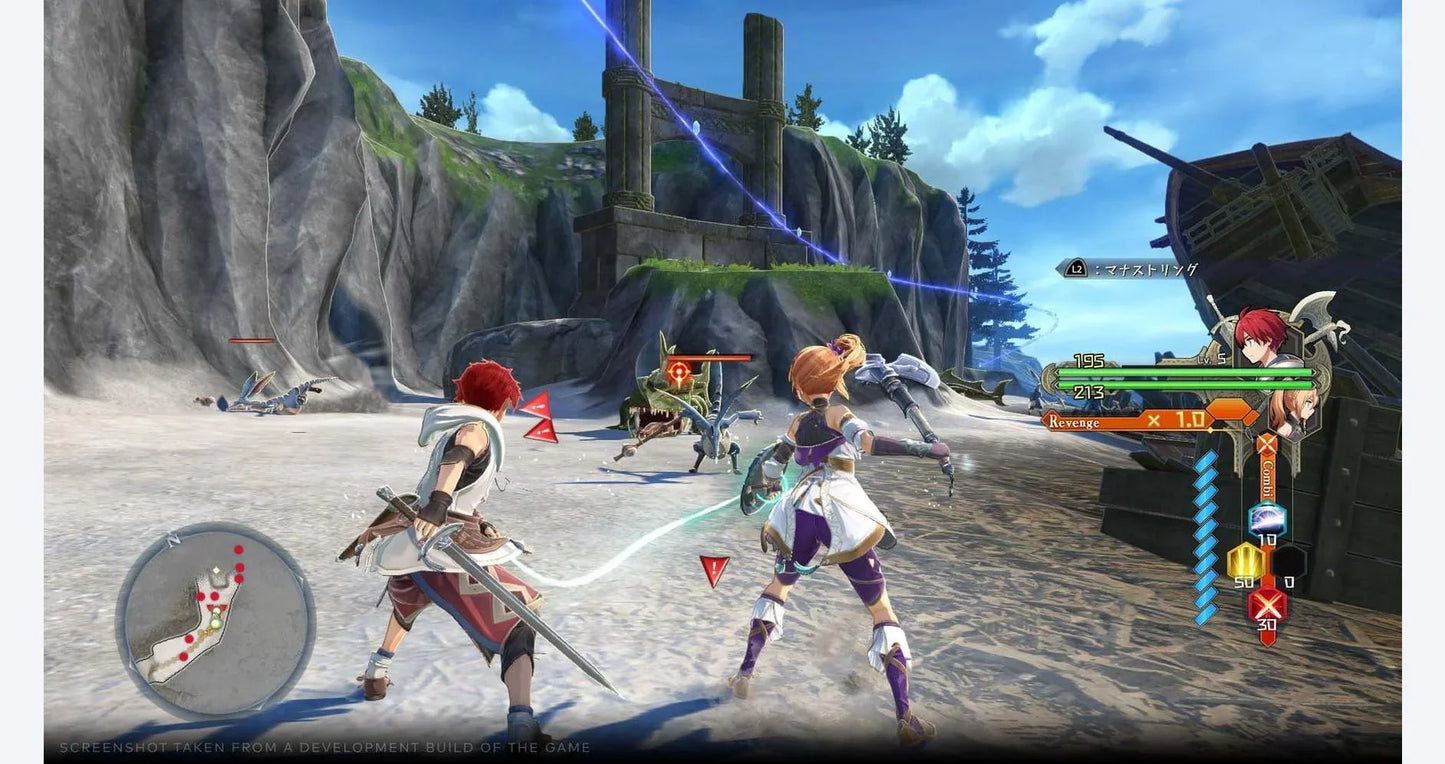Select the gold ore icon with count 50

click(1248, 560)
